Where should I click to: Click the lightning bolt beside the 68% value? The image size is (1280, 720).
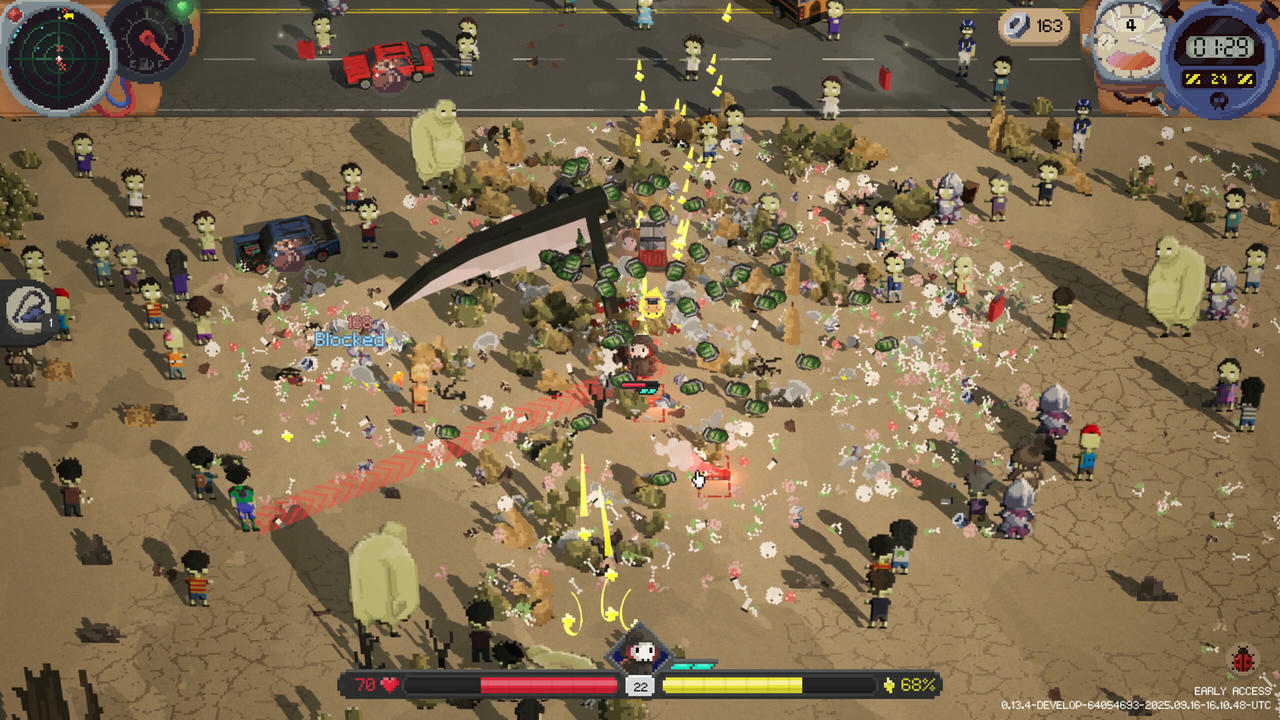click(890, 686)
